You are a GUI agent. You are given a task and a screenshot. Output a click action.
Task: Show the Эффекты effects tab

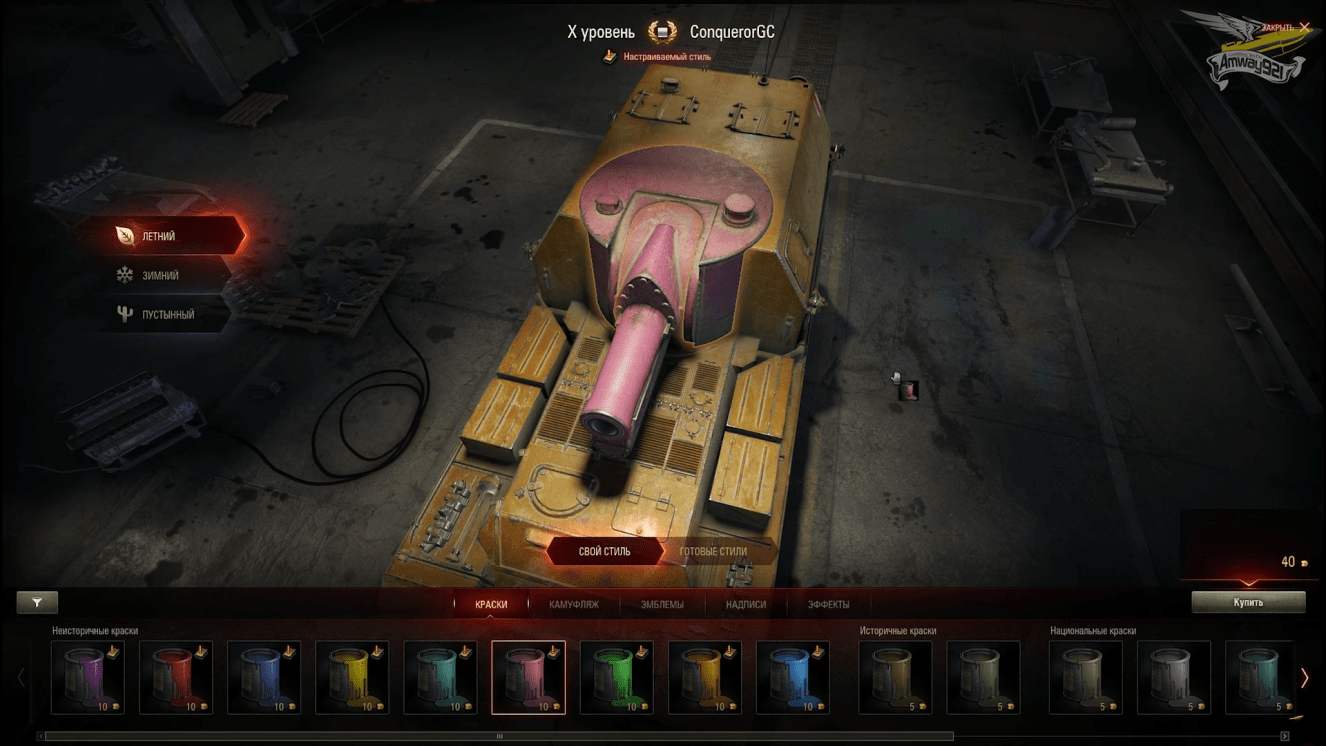coord(828,604)
